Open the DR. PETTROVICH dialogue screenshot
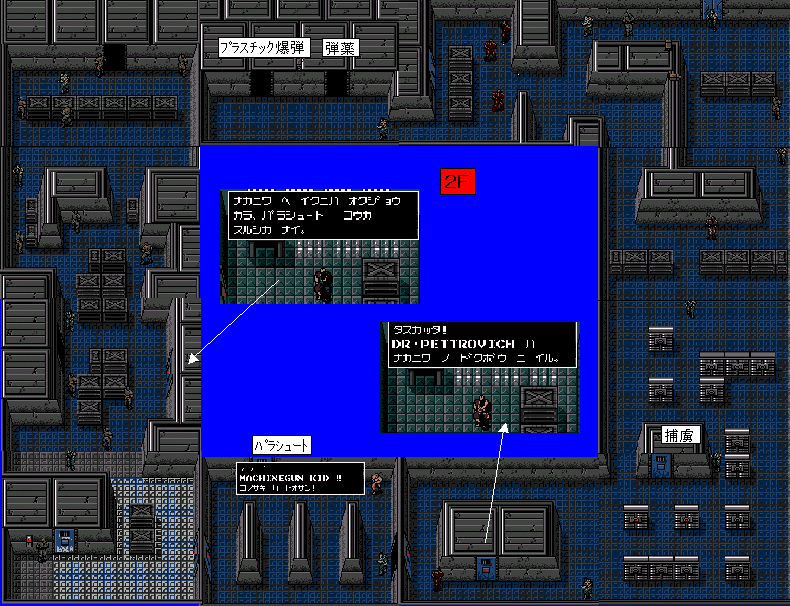 [x=480, y=377]
